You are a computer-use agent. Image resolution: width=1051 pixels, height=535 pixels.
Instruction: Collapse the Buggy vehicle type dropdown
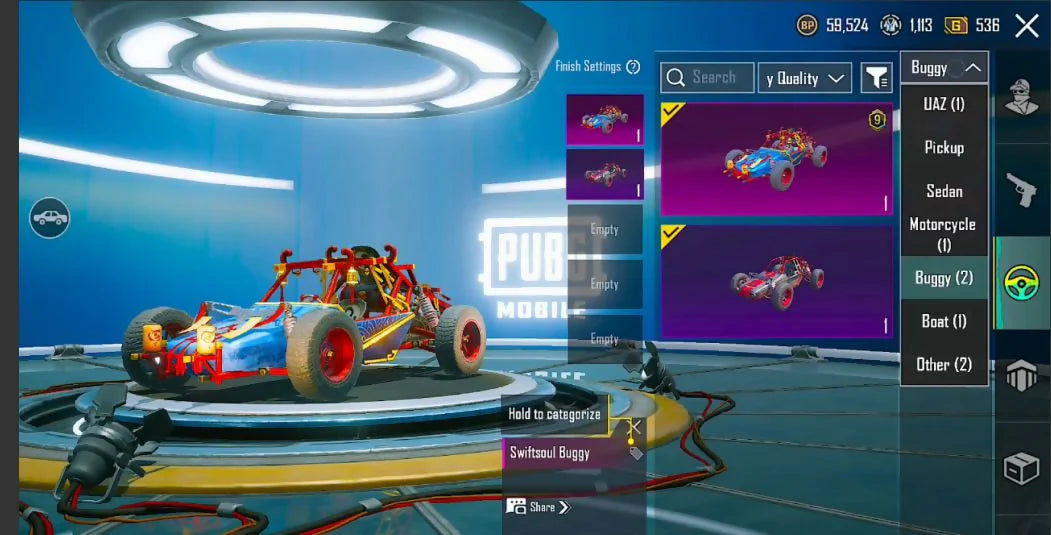(x=943, y=68)
